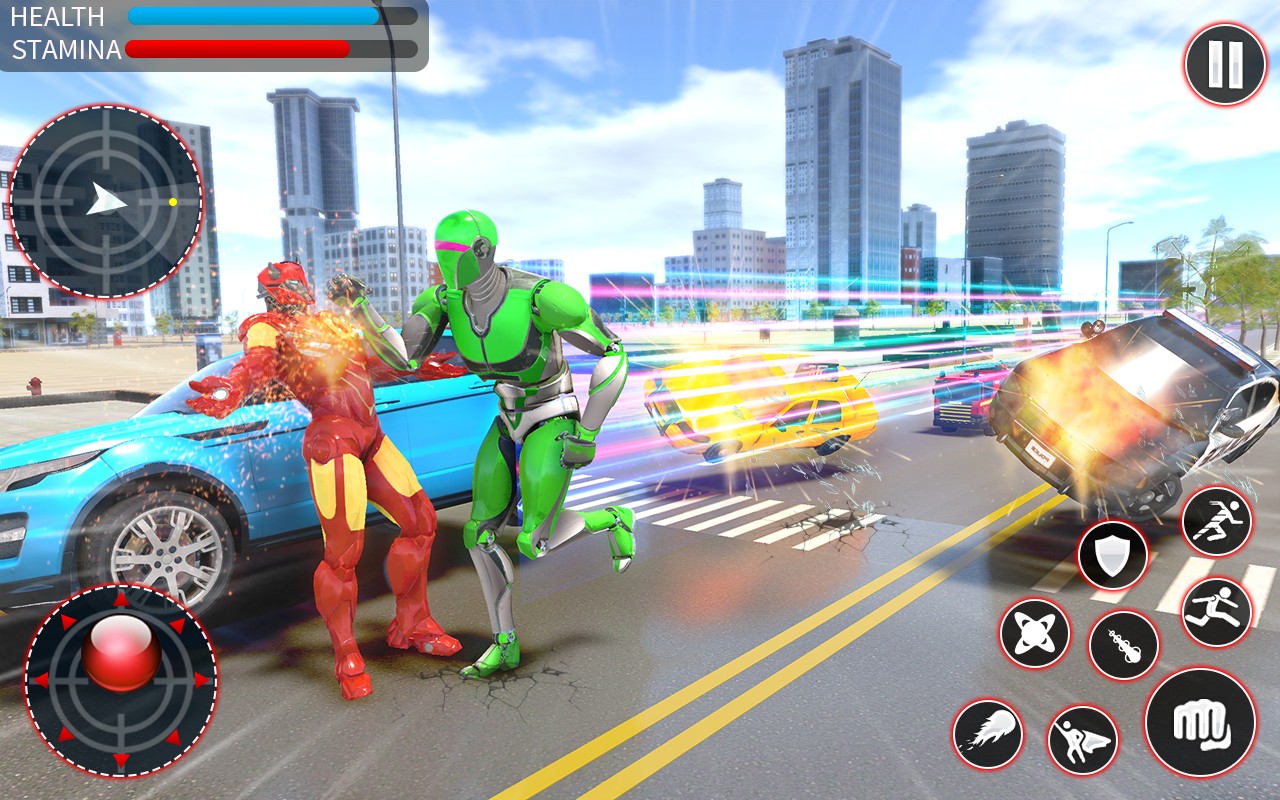Tap the red ball movement joystick

(121, 653)
